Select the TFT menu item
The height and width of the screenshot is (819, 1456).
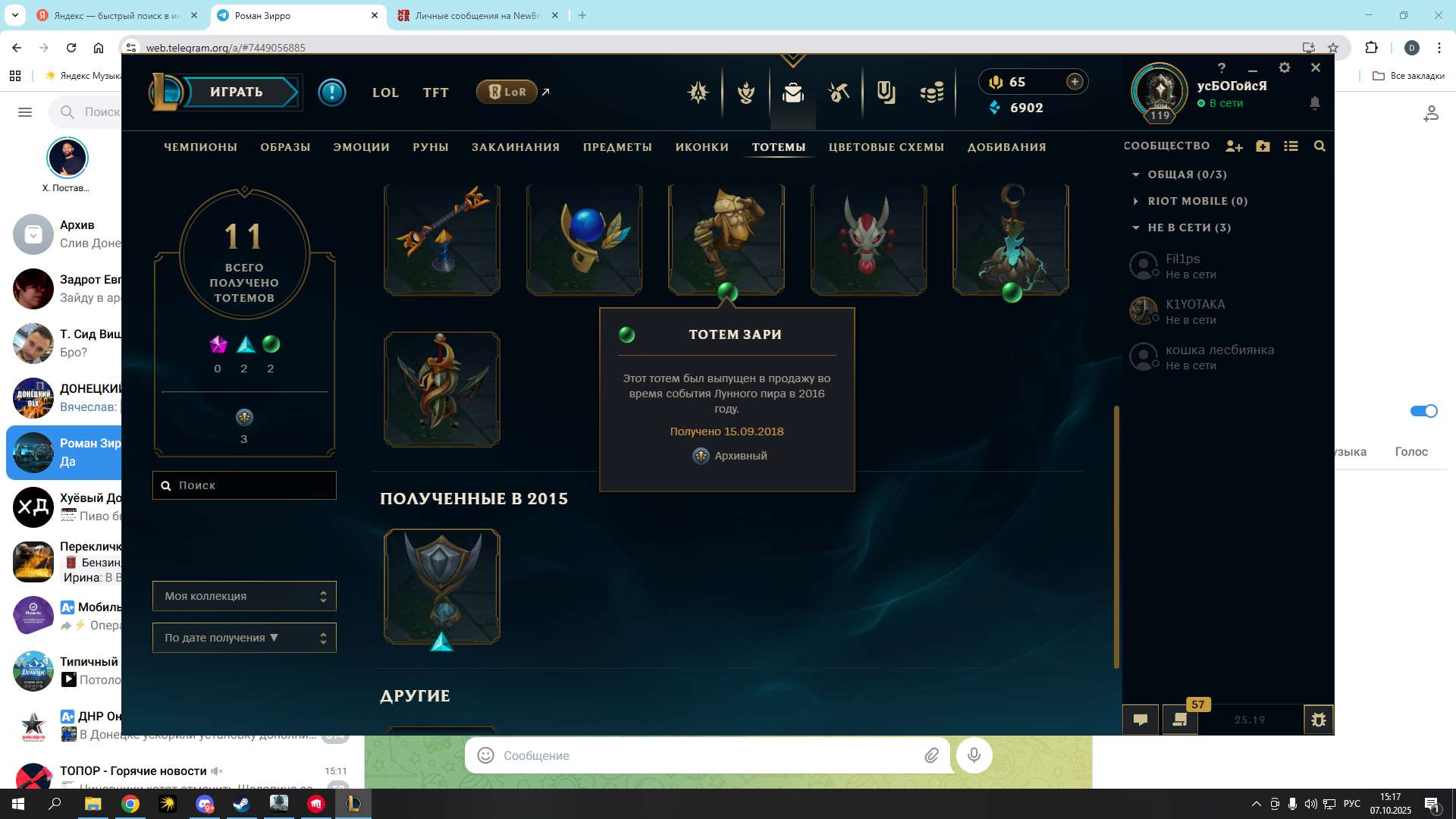point(435,92)
